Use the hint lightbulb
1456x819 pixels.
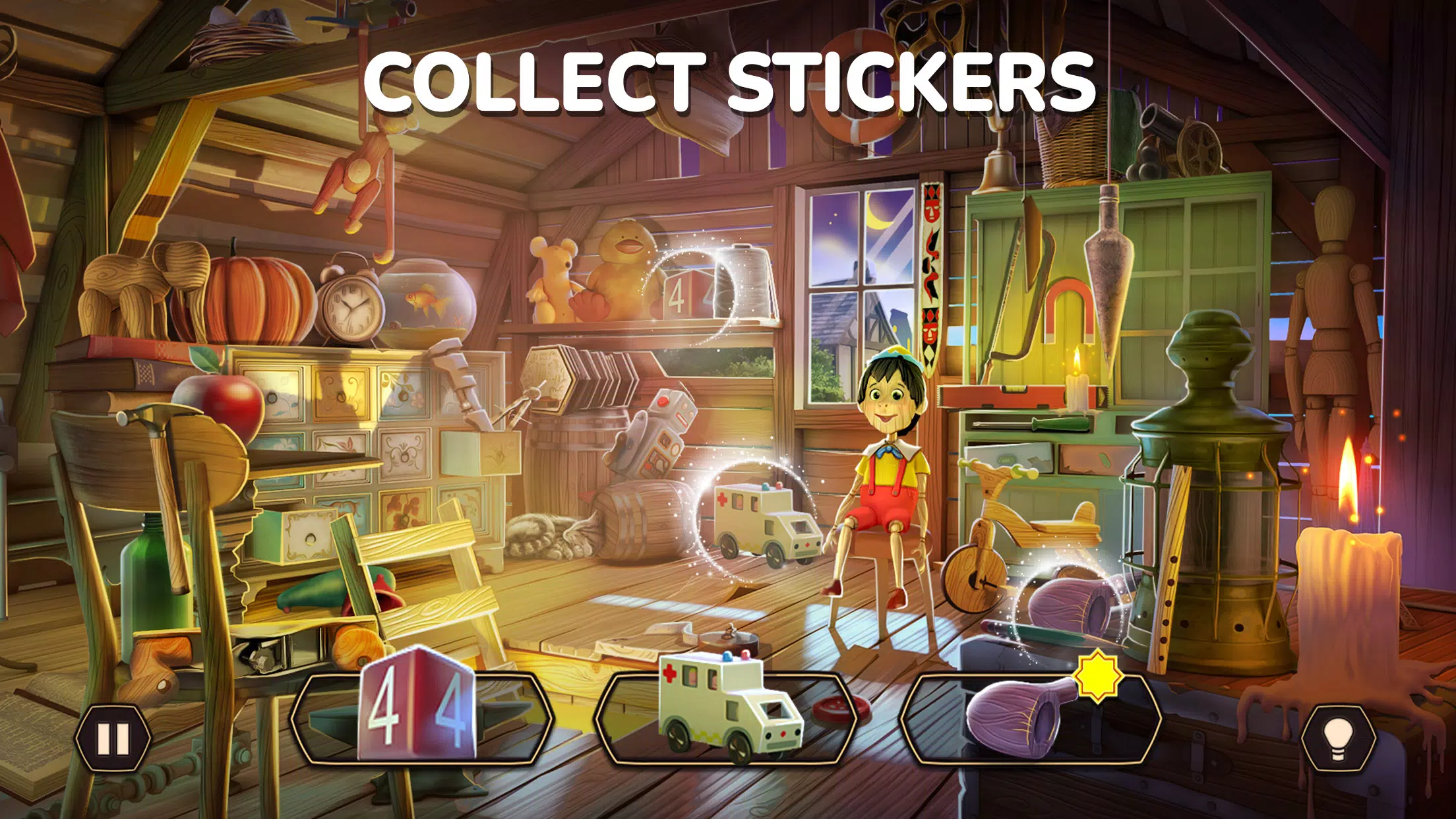click(x=1339, y=739)
